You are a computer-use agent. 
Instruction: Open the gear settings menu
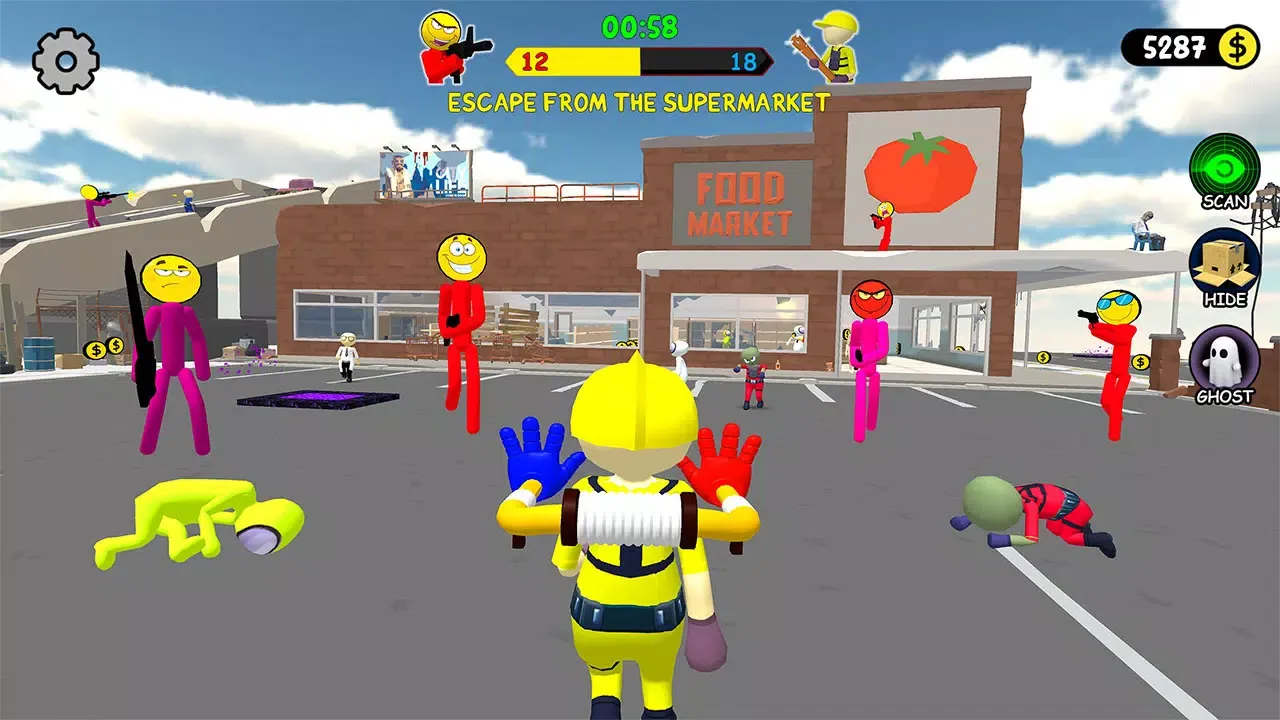(65, 61)
